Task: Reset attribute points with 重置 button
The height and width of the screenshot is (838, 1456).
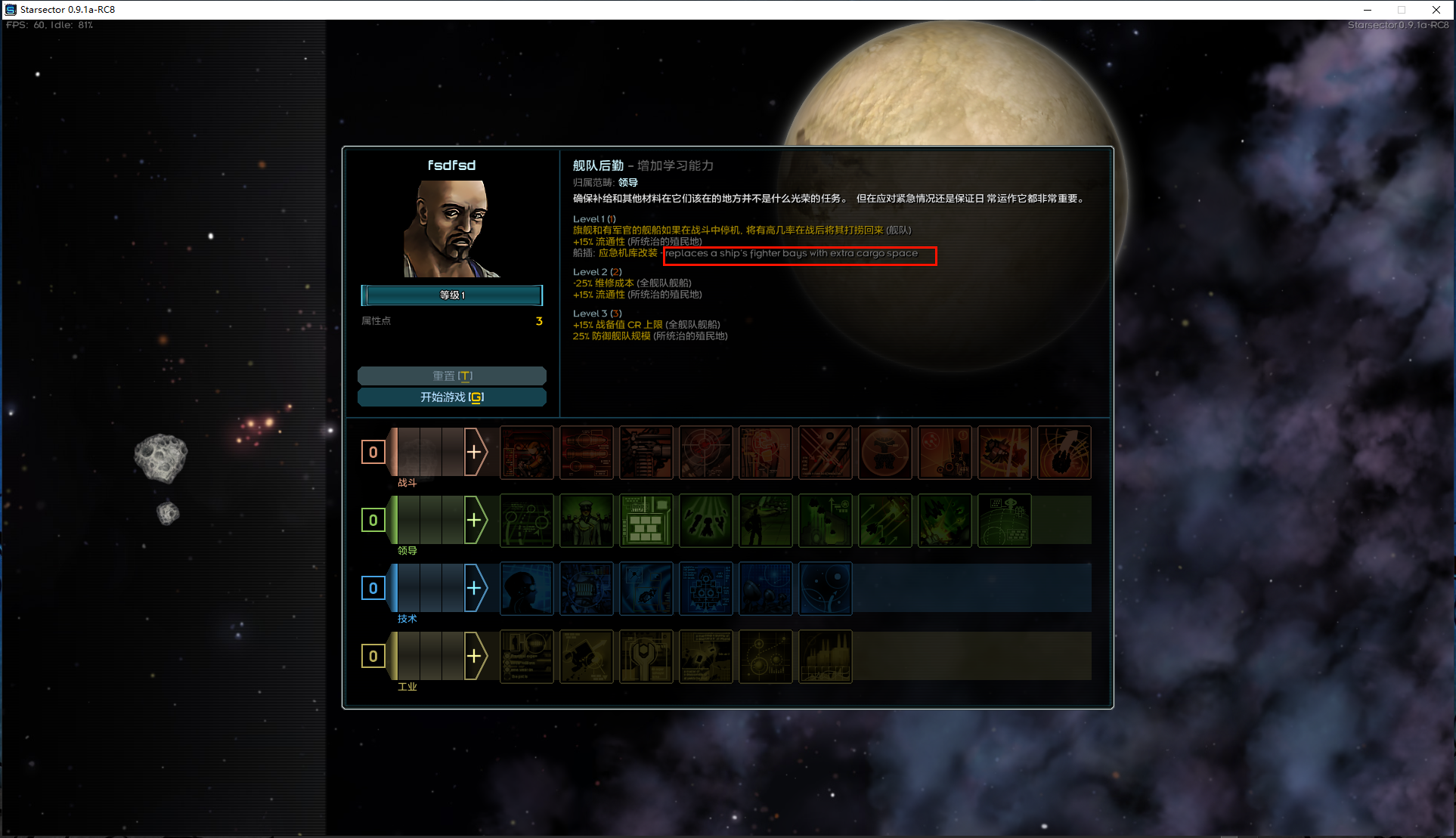Action: 451,376
